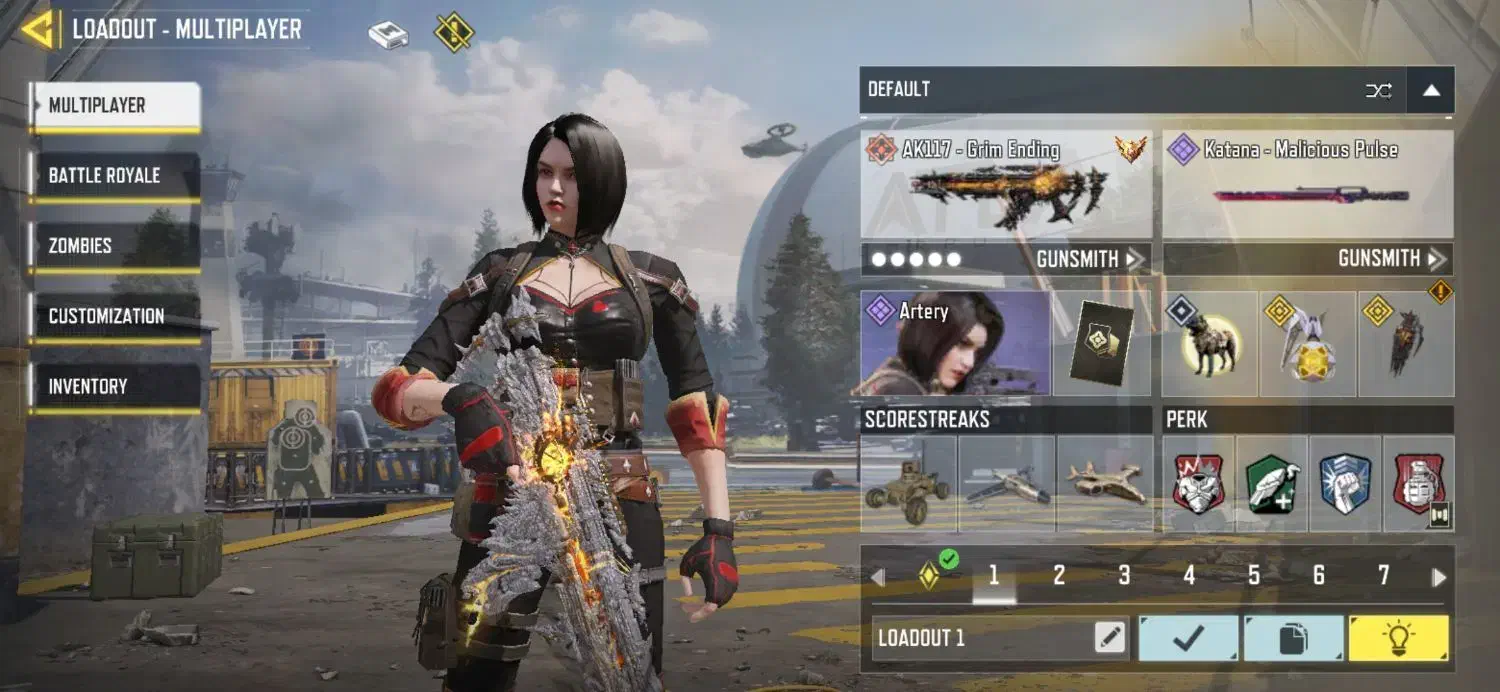This screenshot has height=692, width=1500.
Task: Change the green feather perk
Action: coord(1272,484)
